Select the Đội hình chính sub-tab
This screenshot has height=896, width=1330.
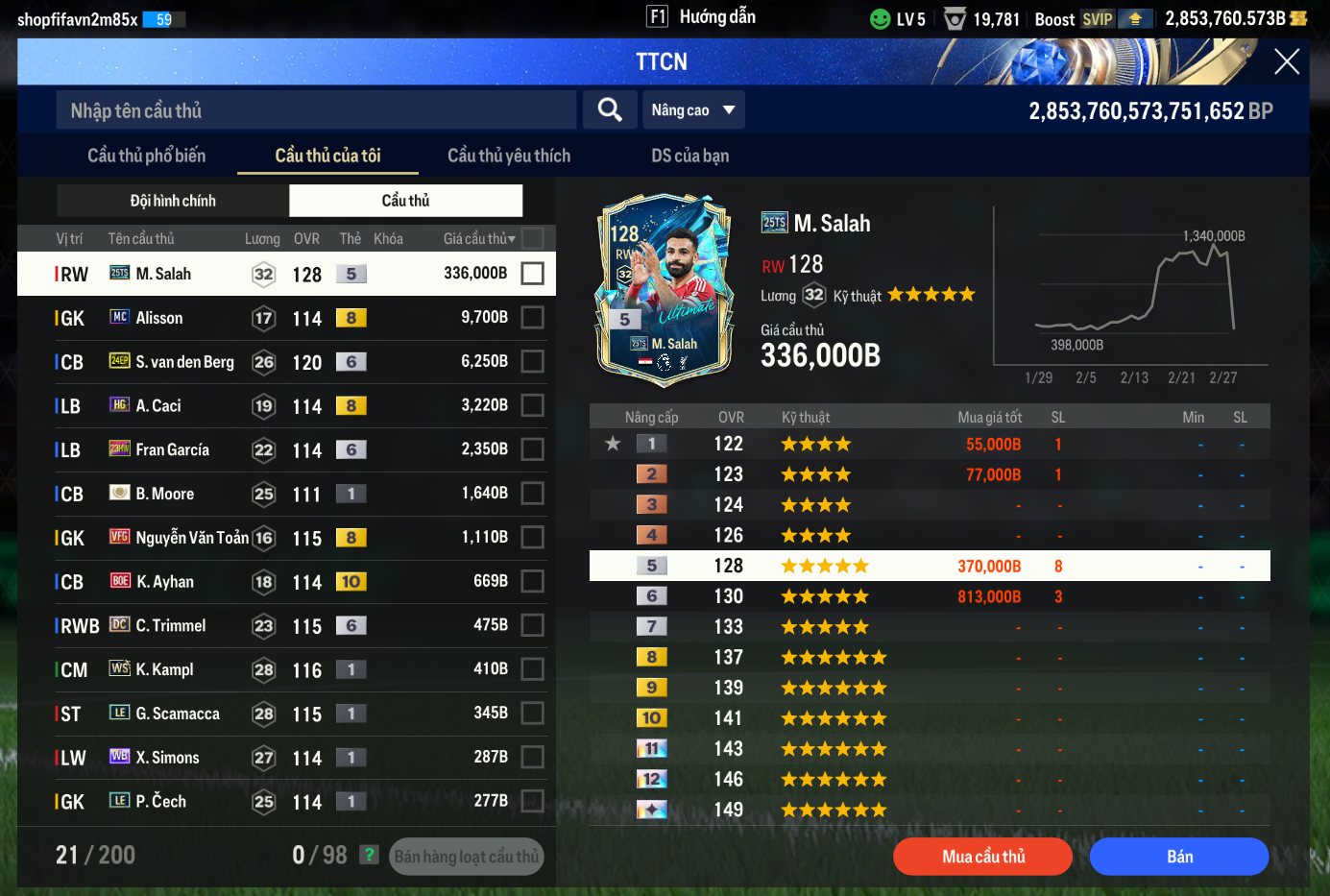[173, 201]
